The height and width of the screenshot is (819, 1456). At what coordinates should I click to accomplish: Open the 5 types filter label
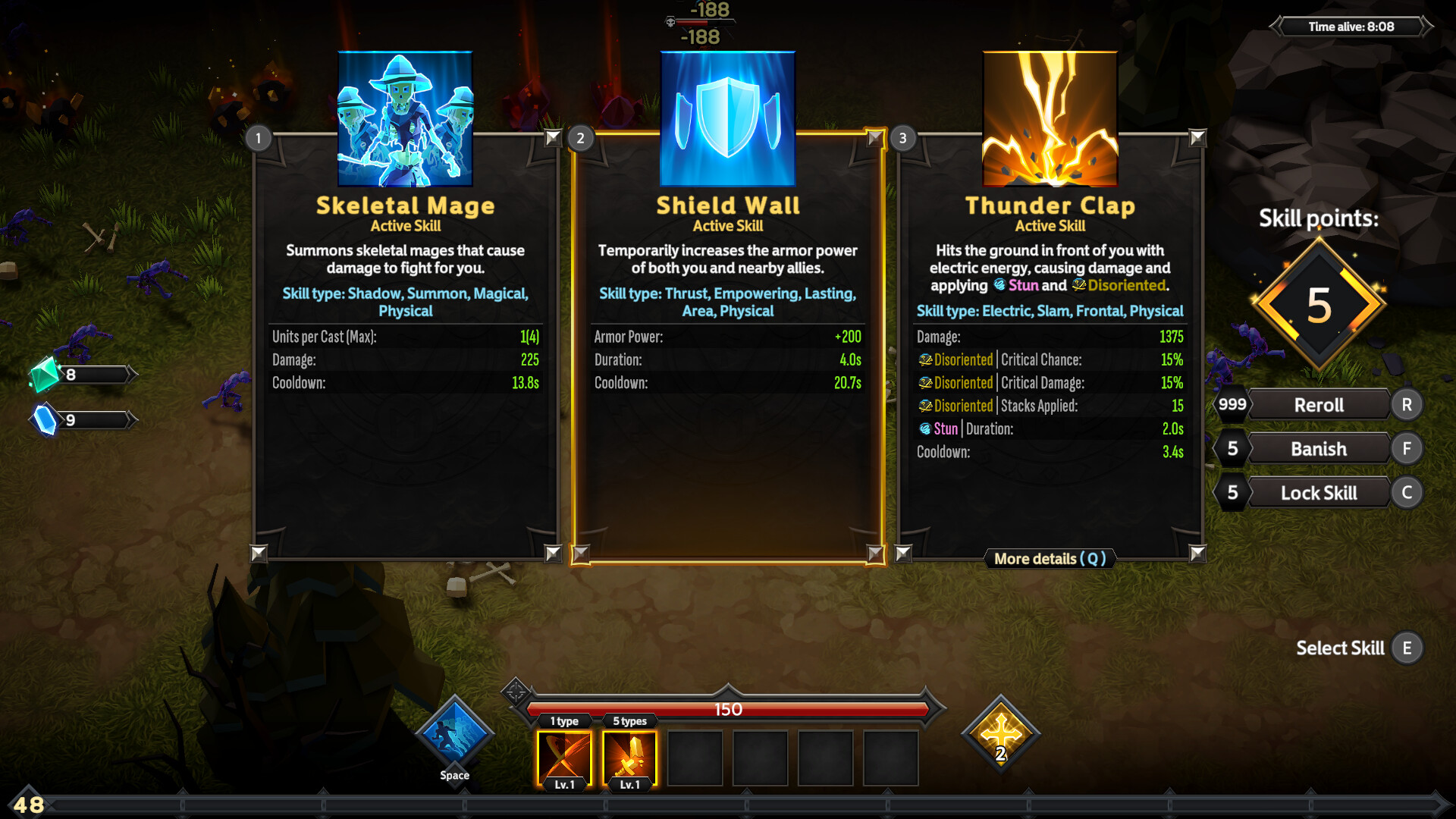pos(629,721)
